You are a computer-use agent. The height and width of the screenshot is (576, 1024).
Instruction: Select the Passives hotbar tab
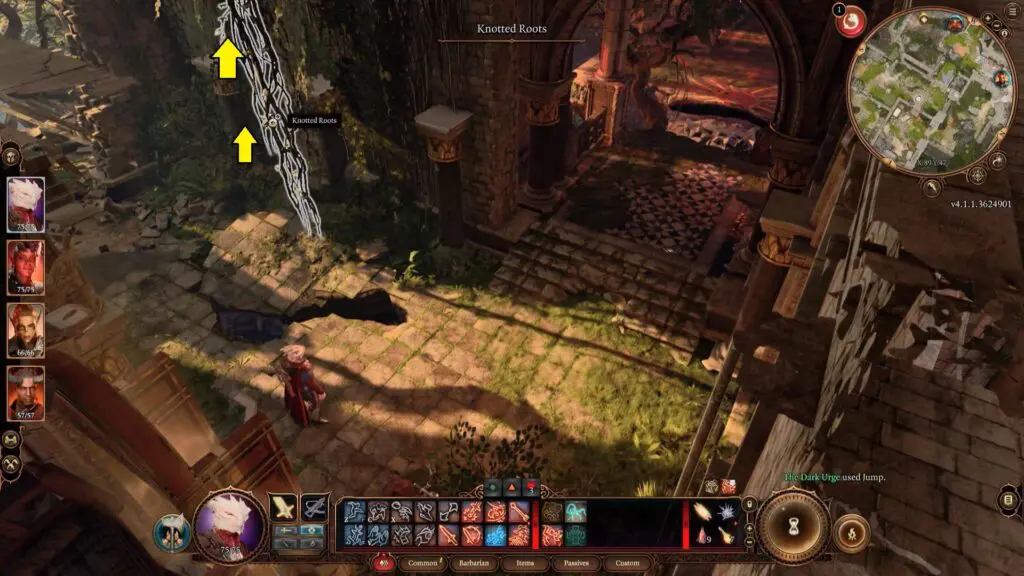(575, 563)
